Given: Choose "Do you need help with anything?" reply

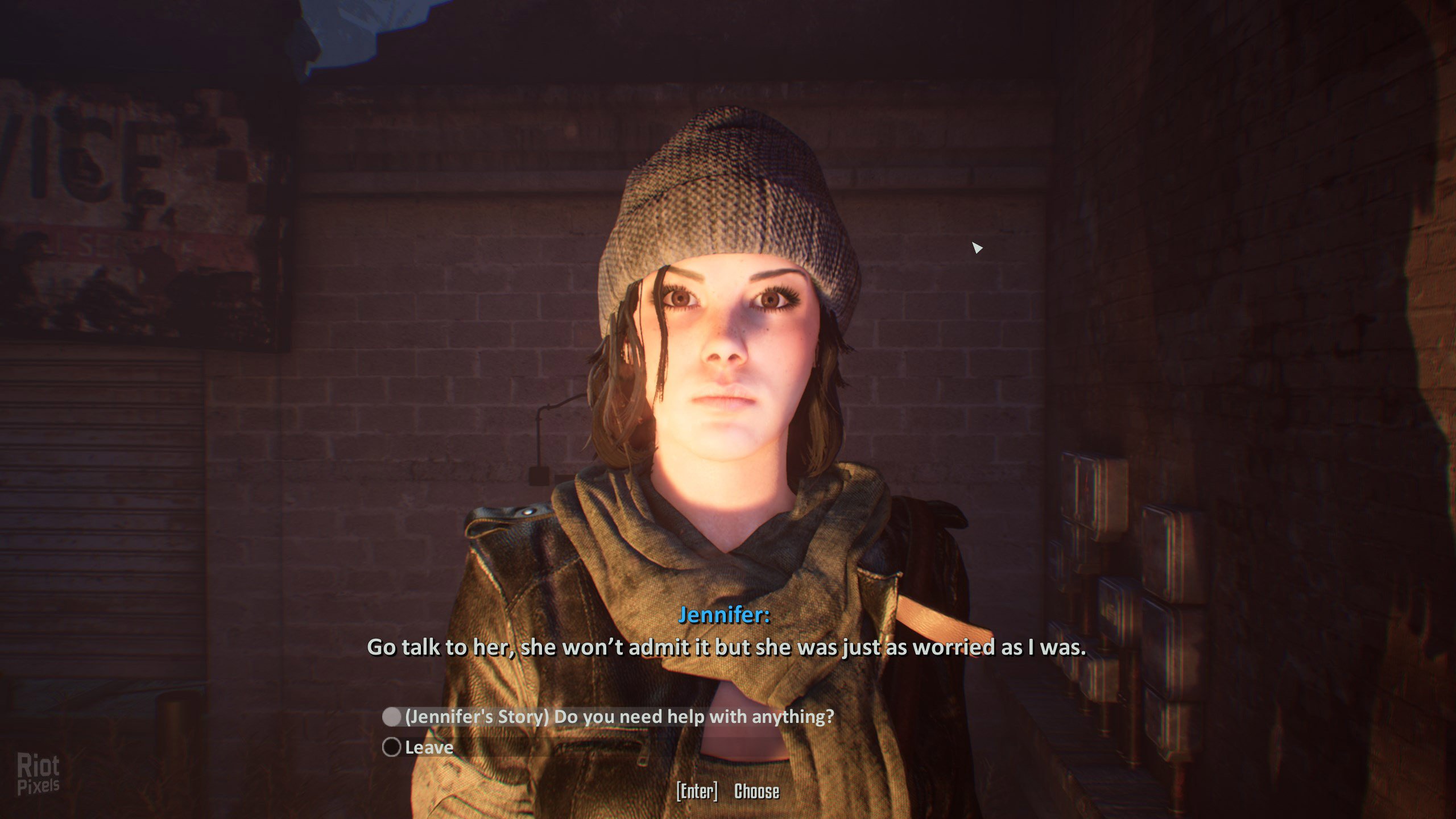Looking at the screenshot, I should pyautogui.click(x=619, y=717).
